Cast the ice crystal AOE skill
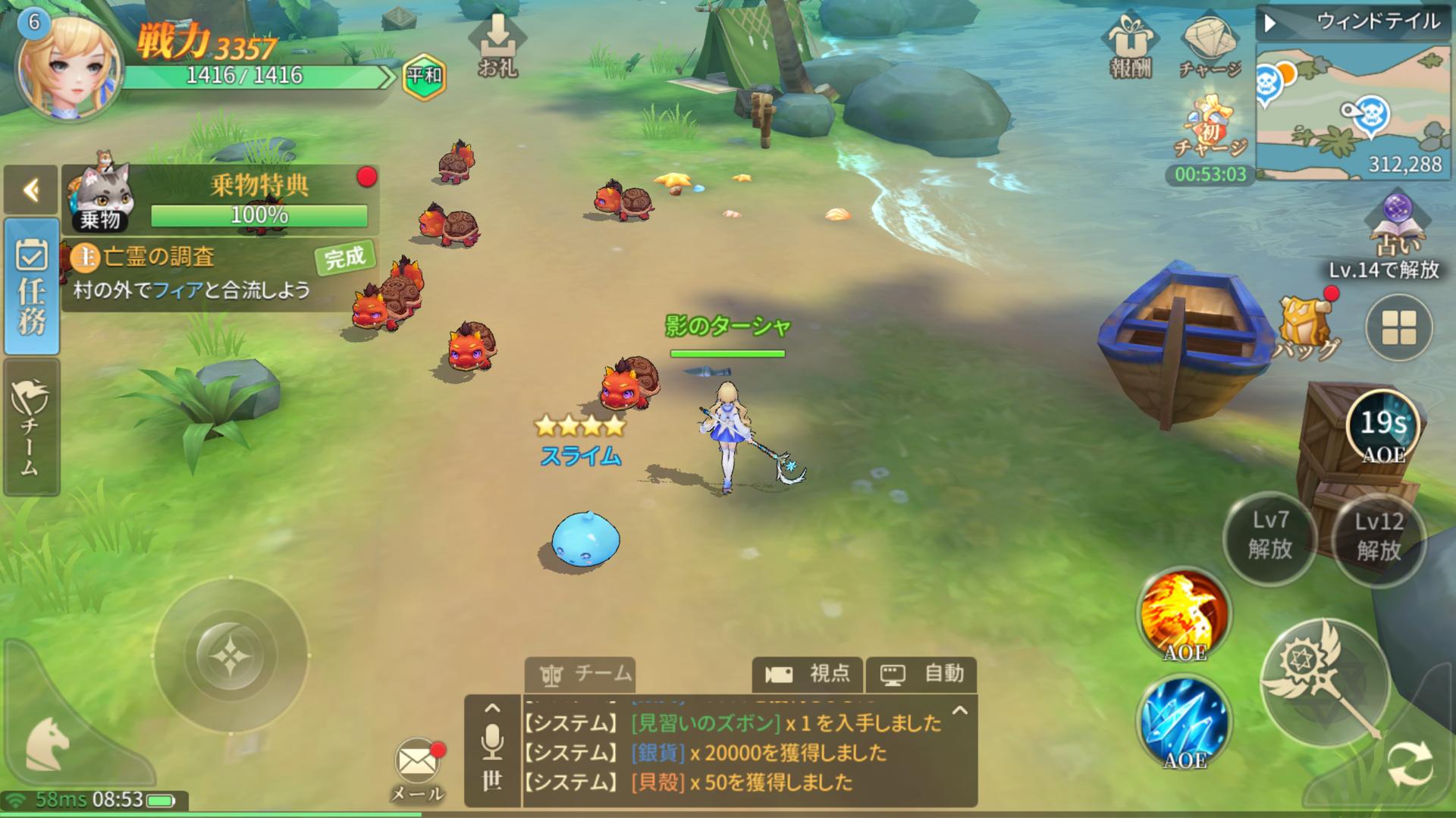Image resolution: width=1456 pixels, height=818 pixels. click(x=1184, y=722)
